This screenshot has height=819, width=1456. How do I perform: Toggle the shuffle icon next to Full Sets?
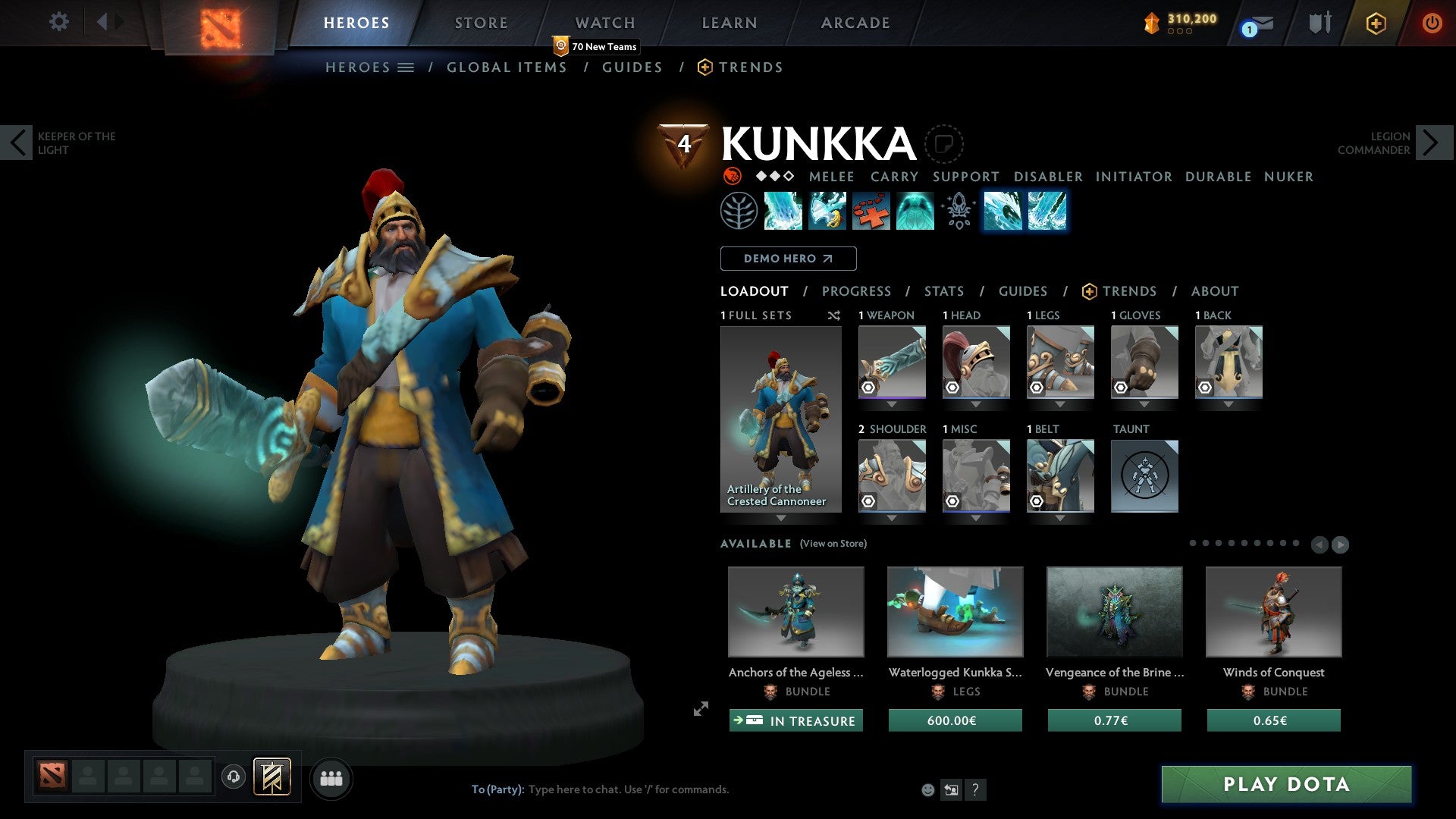(834, 315)
